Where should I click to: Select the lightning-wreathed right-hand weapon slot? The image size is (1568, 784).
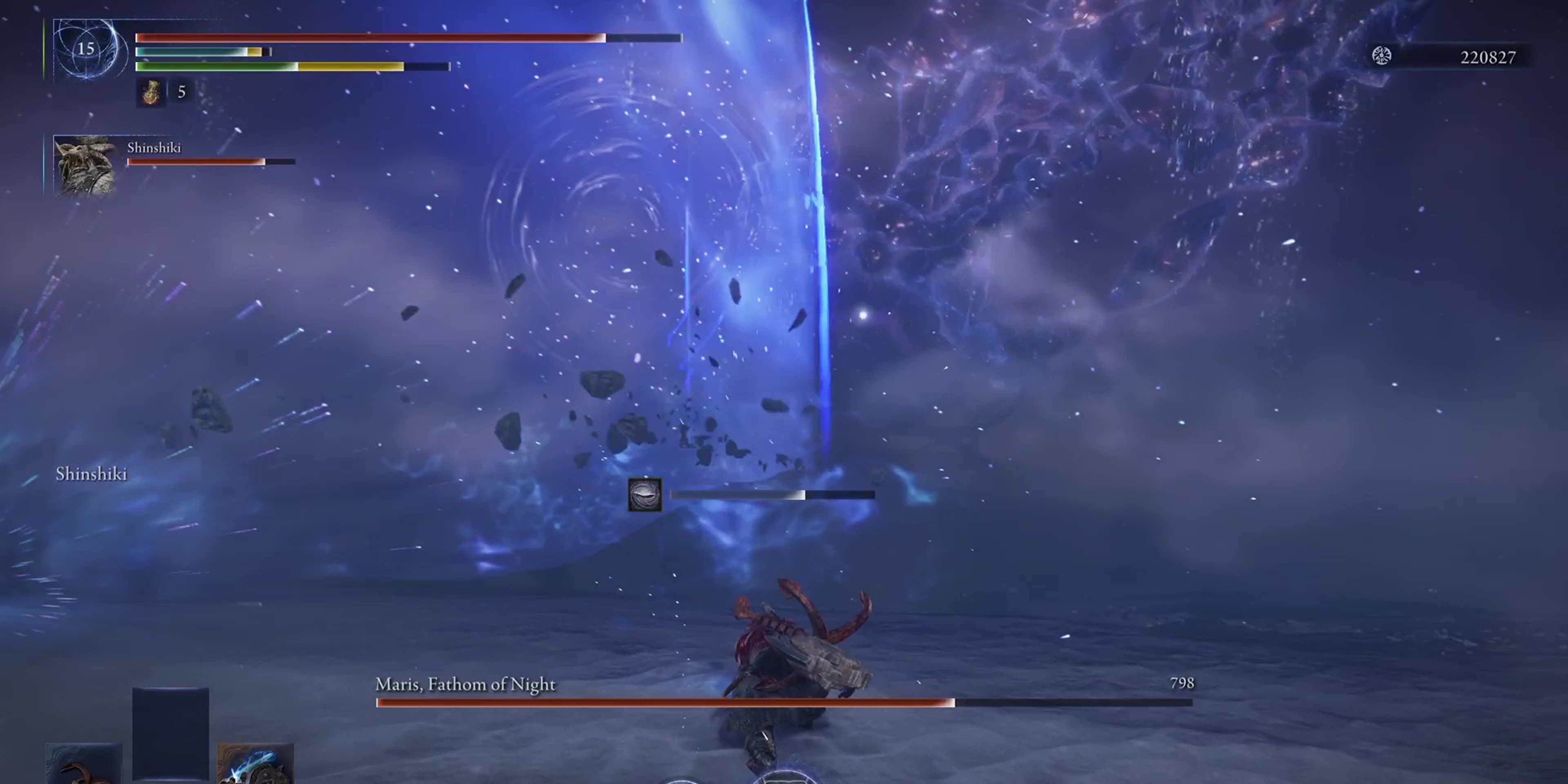tap(256, 764)
